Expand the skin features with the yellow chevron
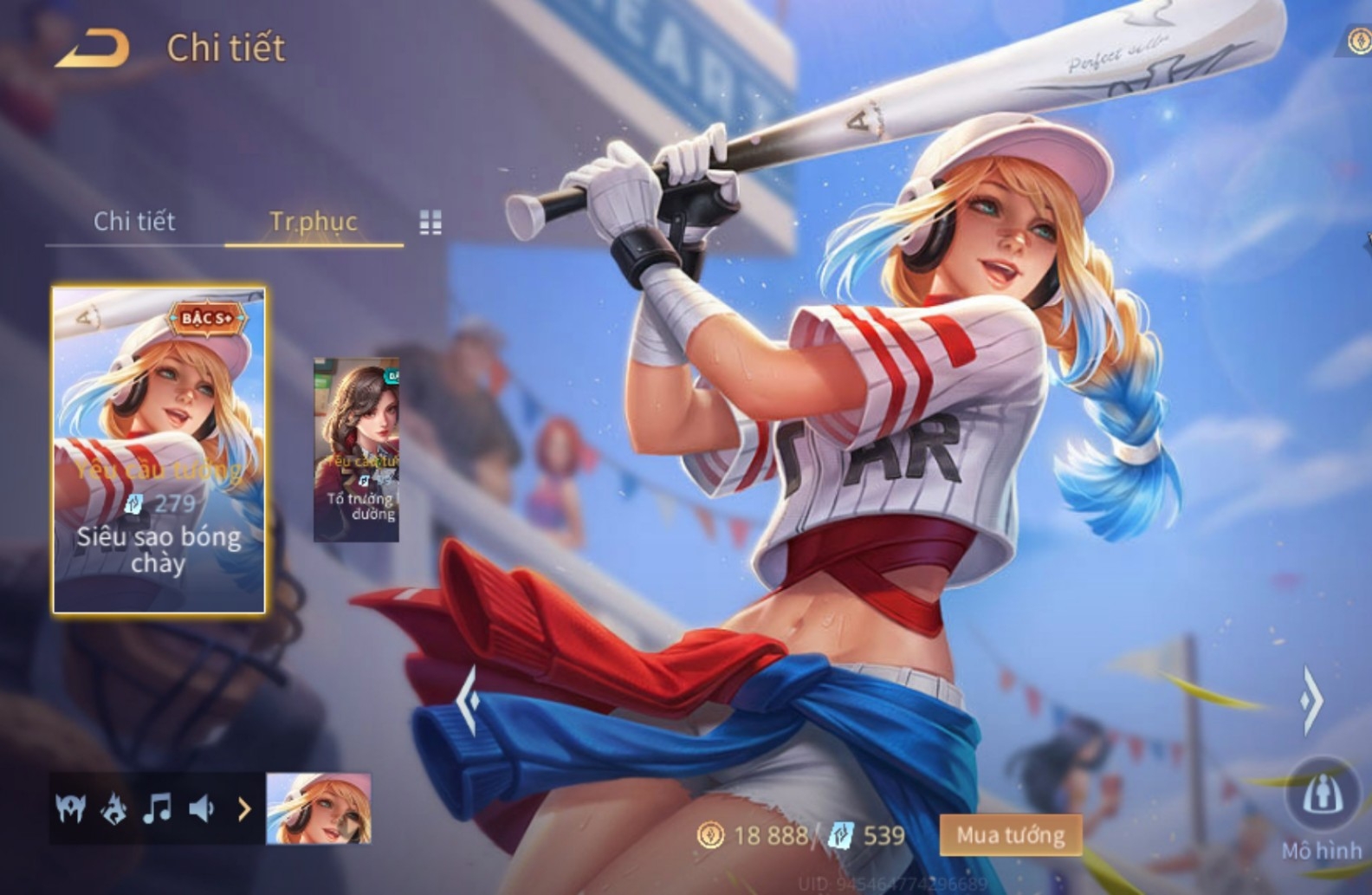The width and height of the screenshot is (1372, 895). (x=244, y=809)
